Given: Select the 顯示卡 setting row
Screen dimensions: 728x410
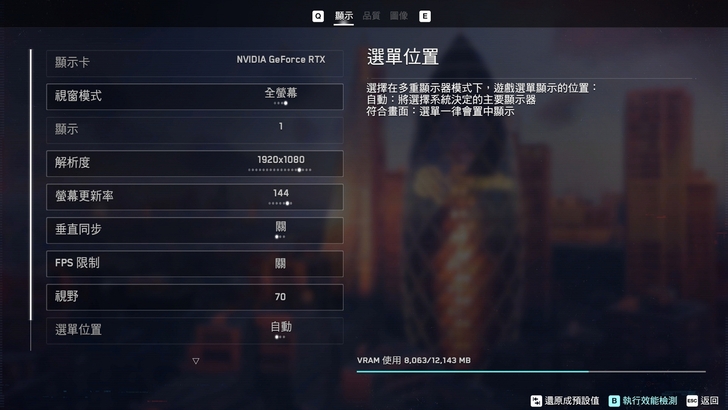Looking at the screenshot, I should pyautogui.click(x=195, y=62).
